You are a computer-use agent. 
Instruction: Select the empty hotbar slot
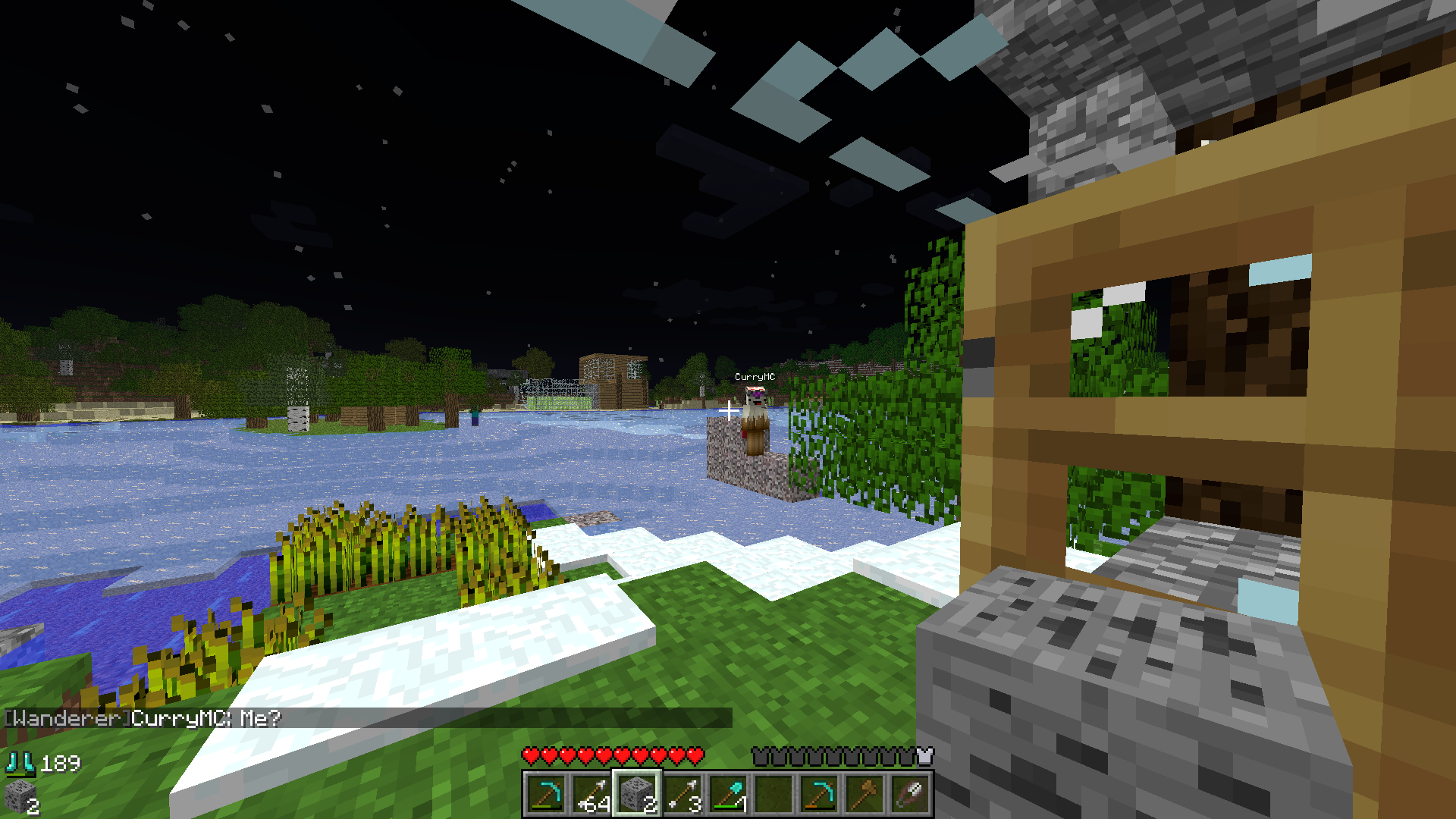pos(773,793)
